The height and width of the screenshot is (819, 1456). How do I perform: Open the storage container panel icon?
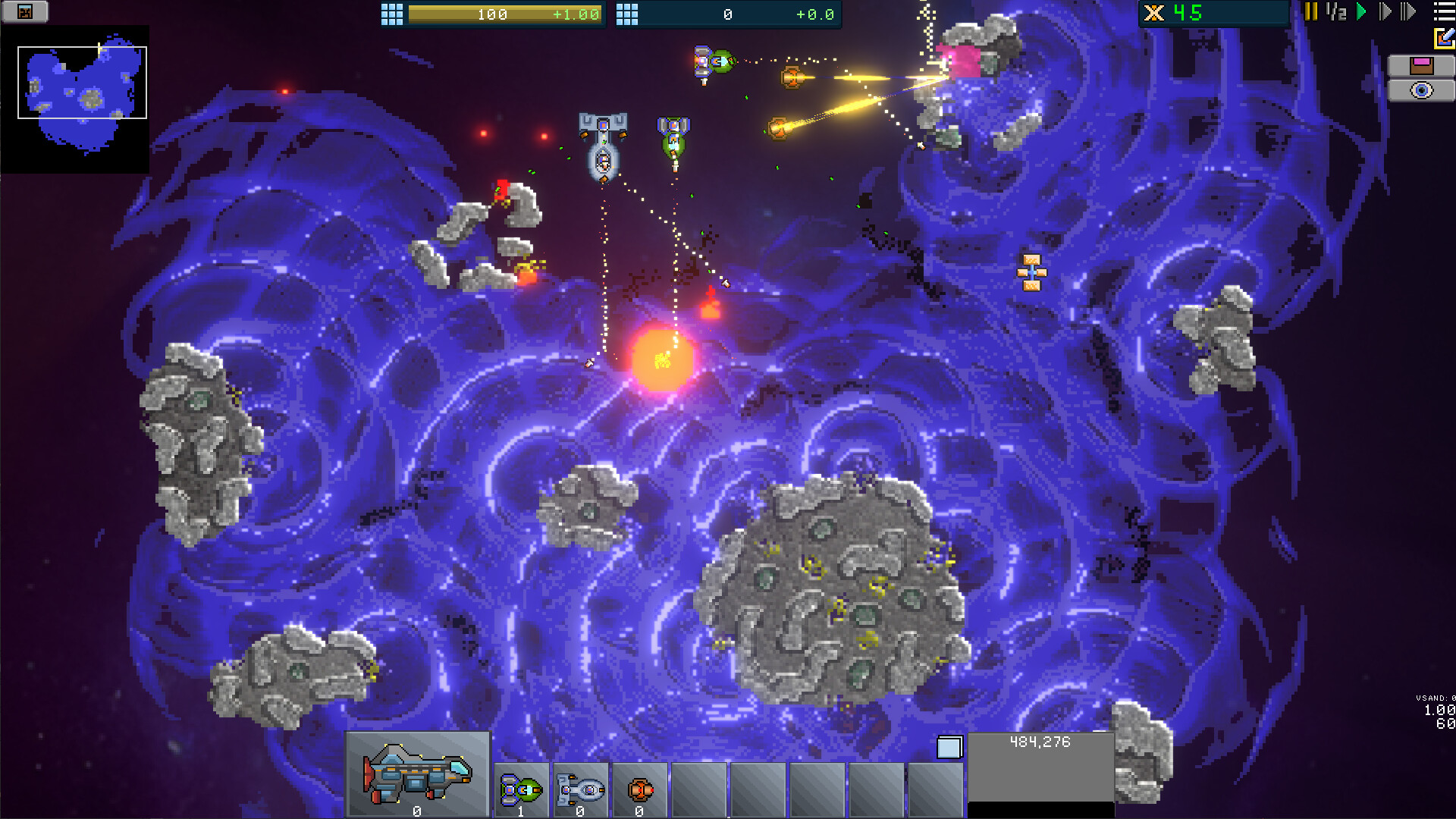(1424, 65)
